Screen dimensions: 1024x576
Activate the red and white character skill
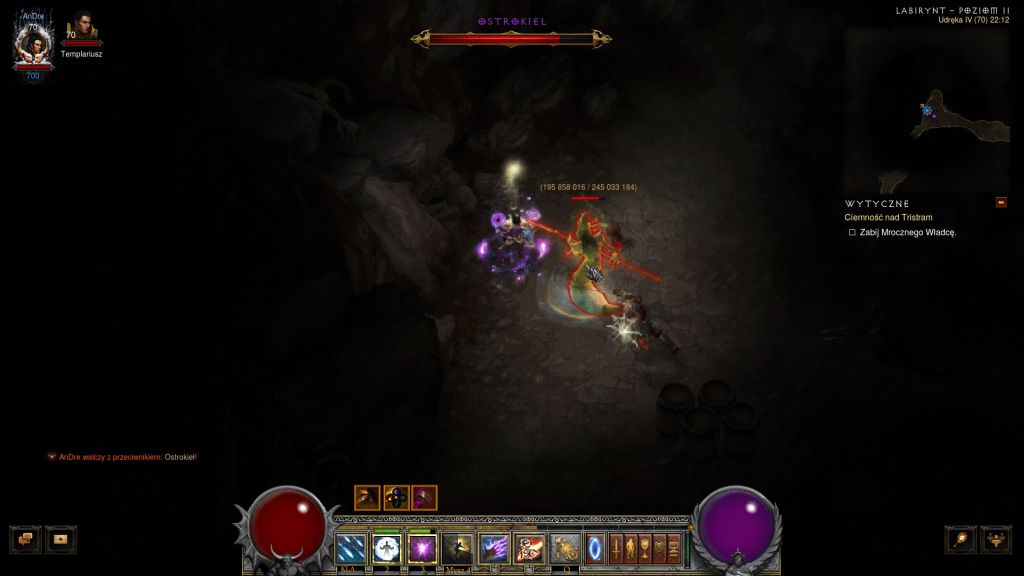click(529, 547)
